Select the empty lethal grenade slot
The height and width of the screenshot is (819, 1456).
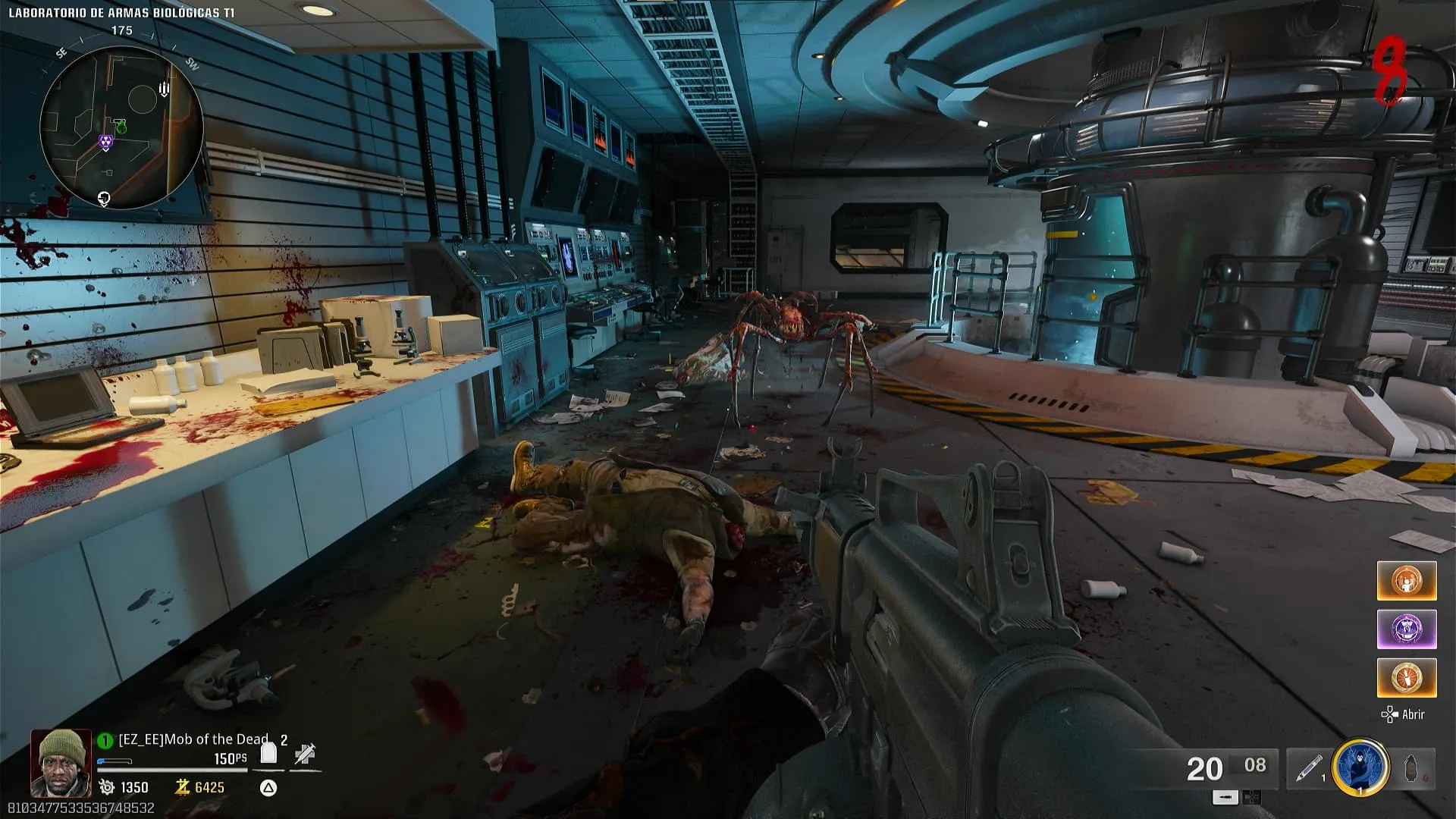[x=1411, y=768]
